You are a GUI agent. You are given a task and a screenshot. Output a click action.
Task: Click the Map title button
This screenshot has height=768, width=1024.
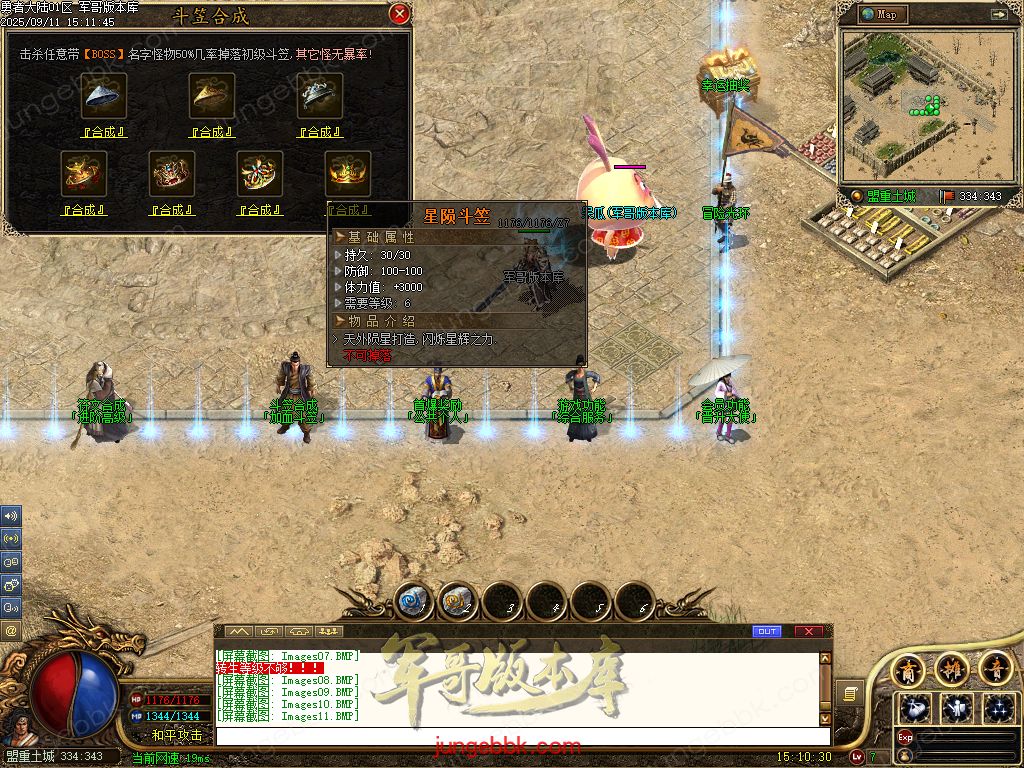click(882, 14)
